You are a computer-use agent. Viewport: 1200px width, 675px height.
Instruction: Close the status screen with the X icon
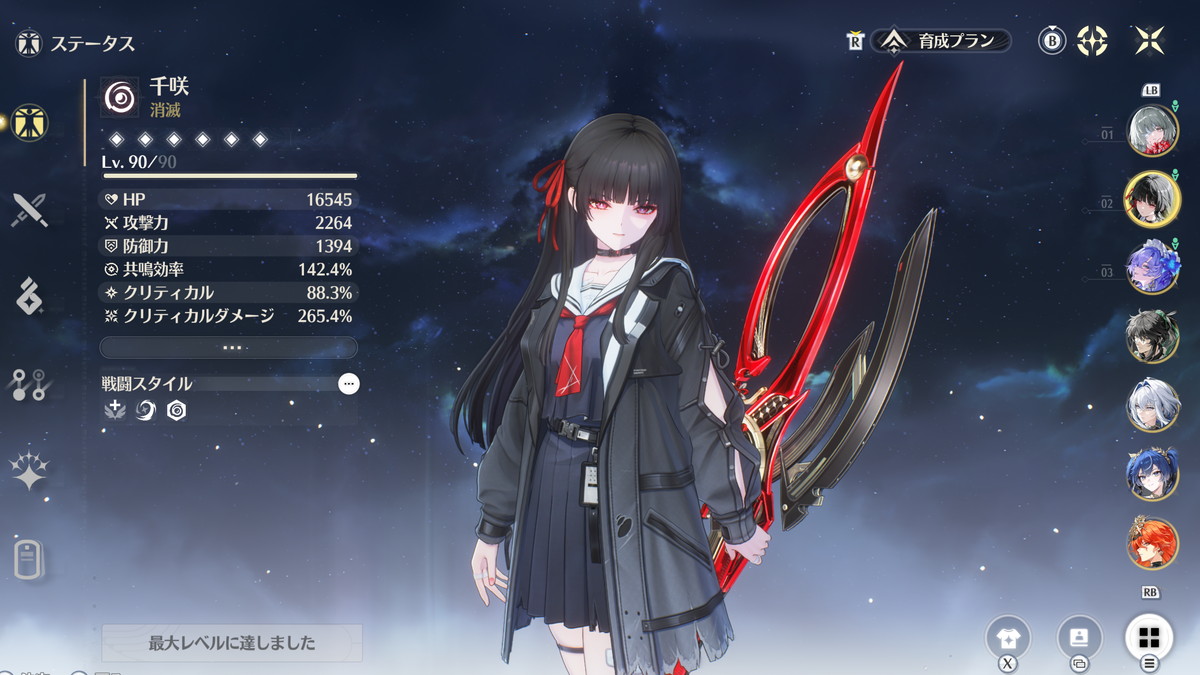1149,41
